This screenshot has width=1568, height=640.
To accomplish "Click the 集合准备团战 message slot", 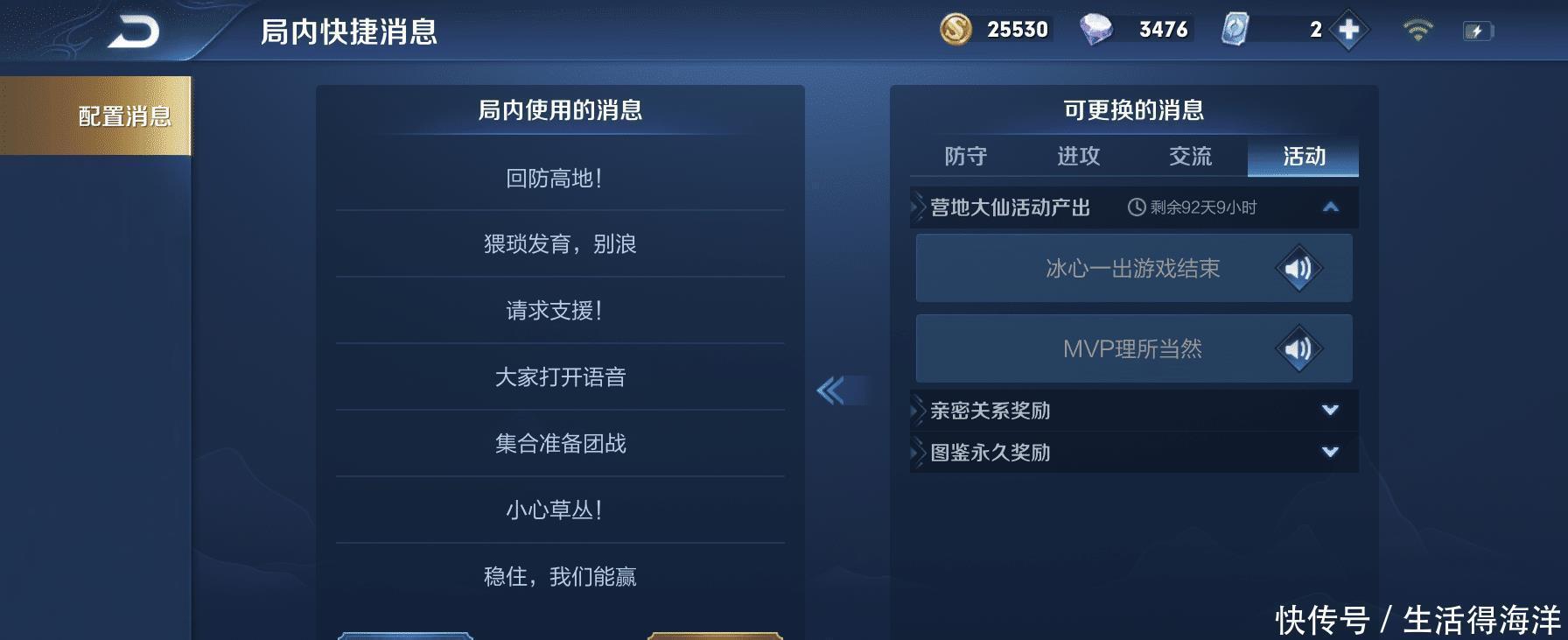I will pyautogui.click(x=560, y=443).
